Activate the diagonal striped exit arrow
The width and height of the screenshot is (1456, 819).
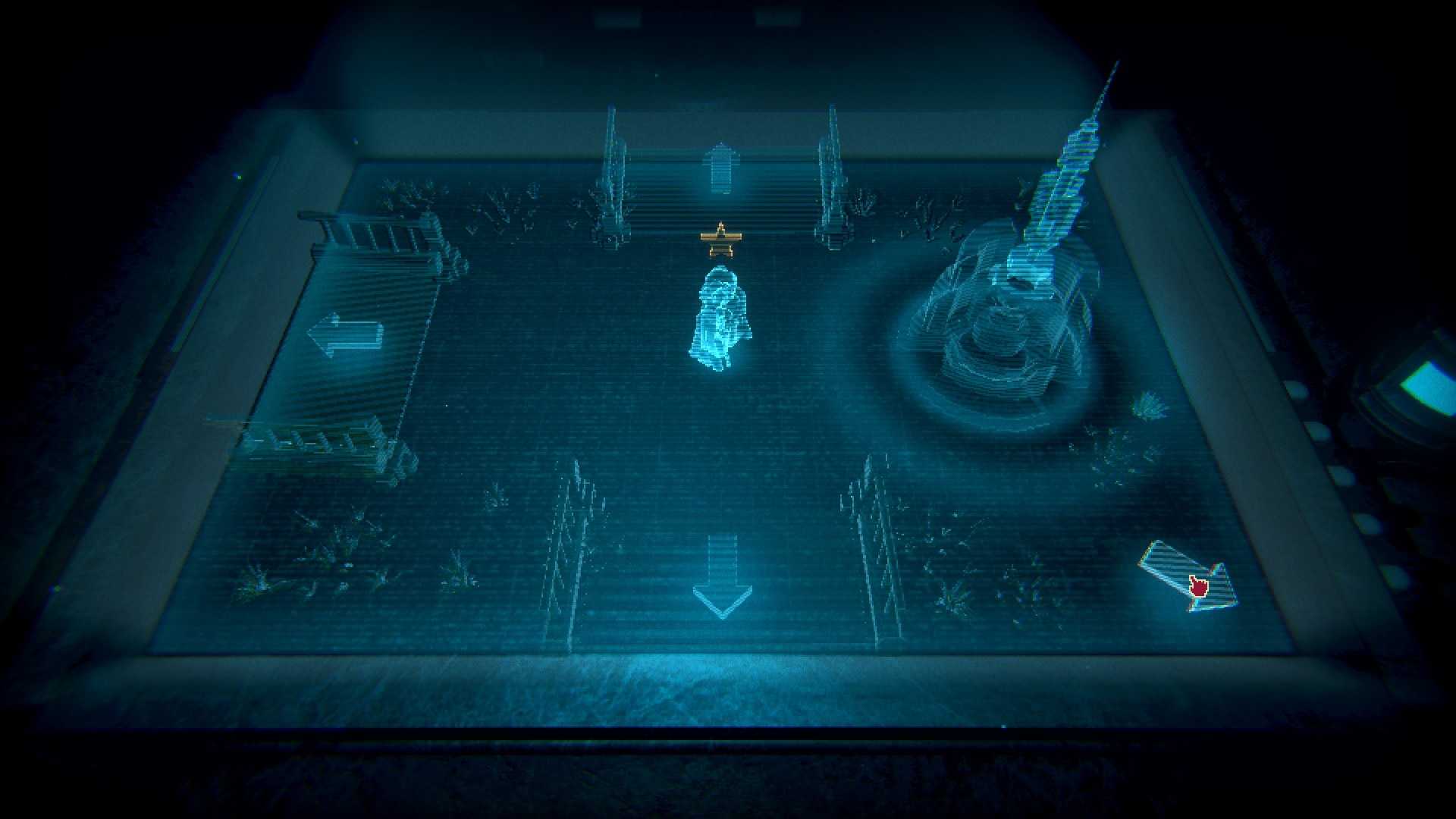1188,577
